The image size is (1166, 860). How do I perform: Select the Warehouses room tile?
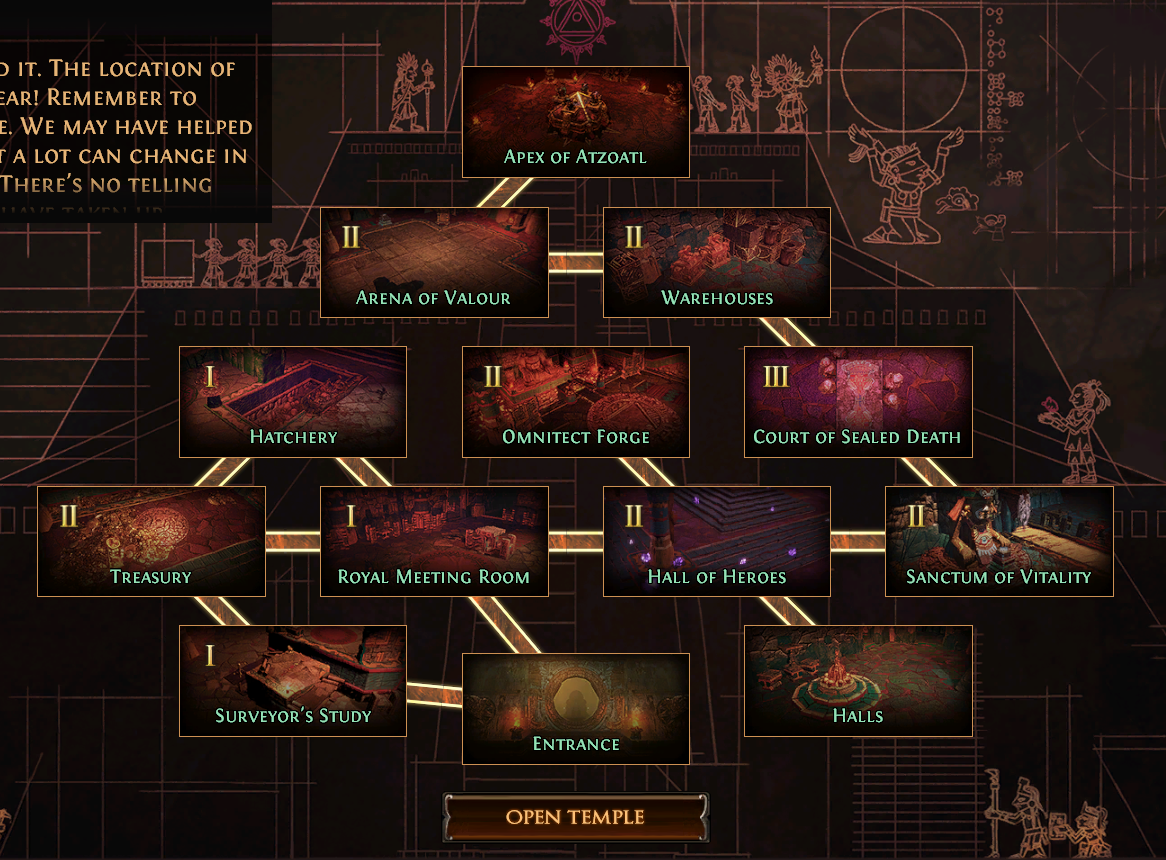717,262
